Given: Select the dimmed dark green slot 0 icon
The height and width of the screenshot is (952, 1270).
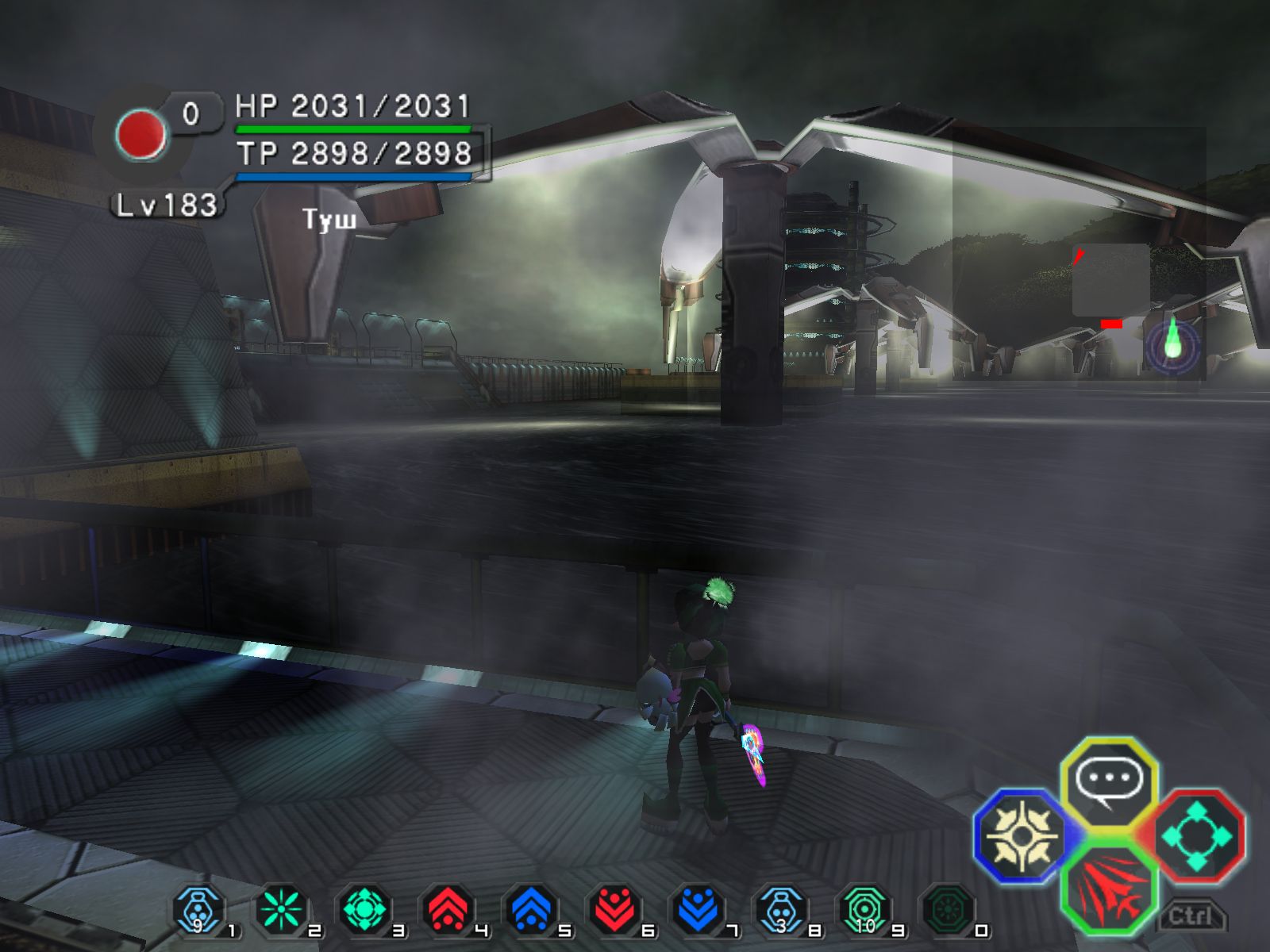Looking at the screenshot, I should click(x=948, y=911).
